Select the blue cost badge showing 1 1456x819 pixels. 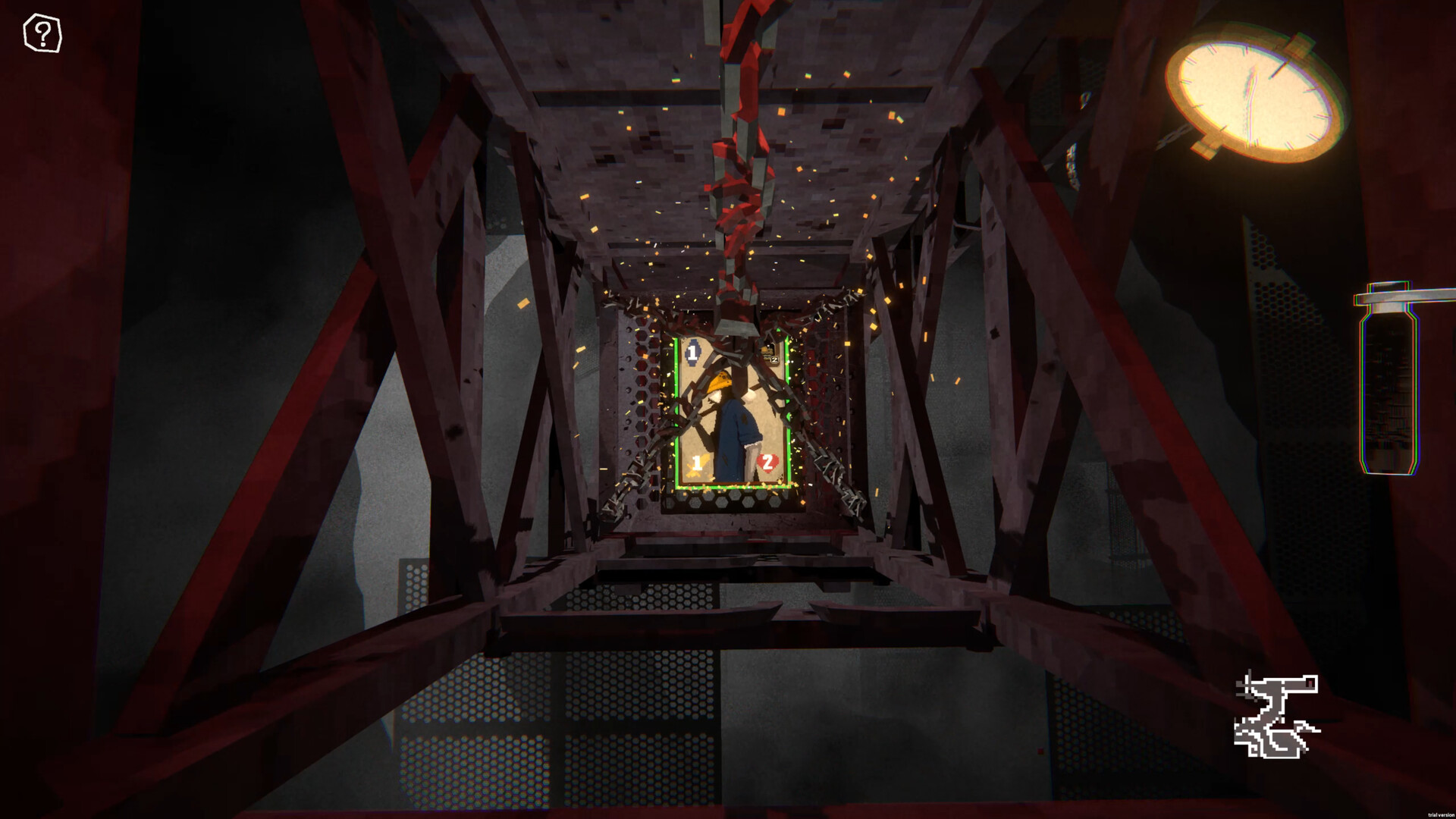click(691, 353)
